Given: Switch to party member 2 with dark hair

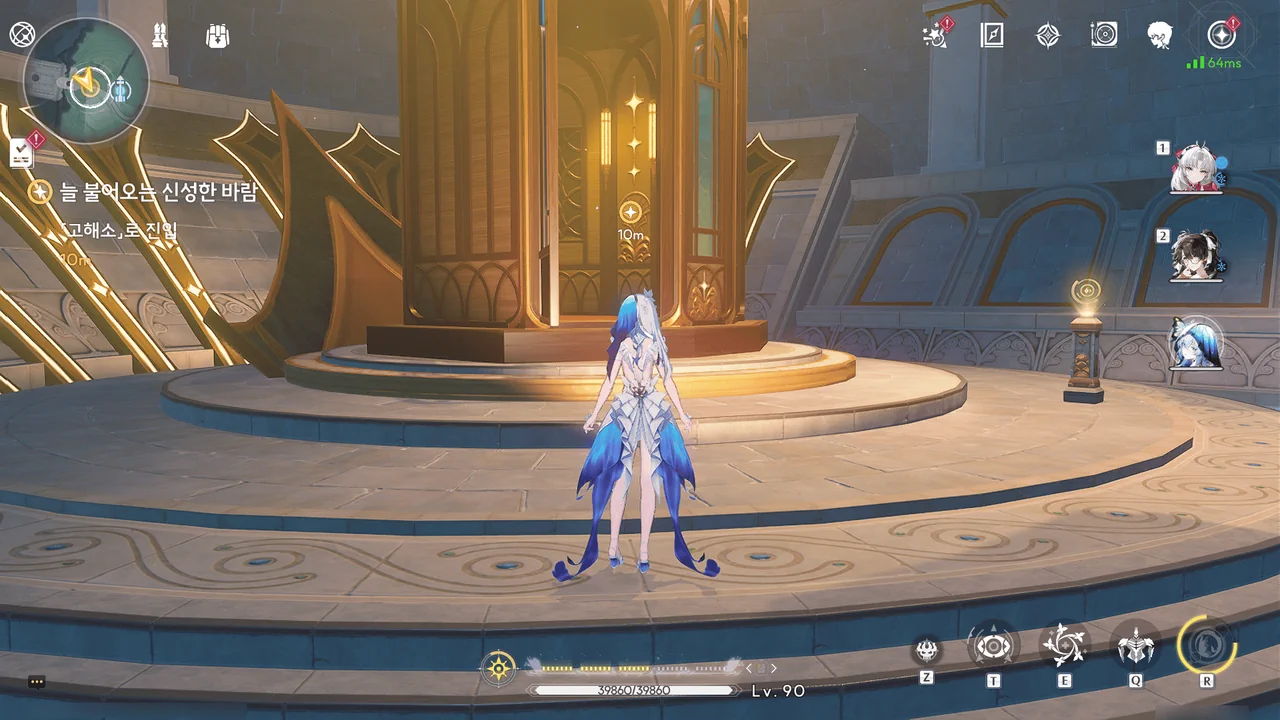Looking at the screenshot, I should pos(1196,256).
